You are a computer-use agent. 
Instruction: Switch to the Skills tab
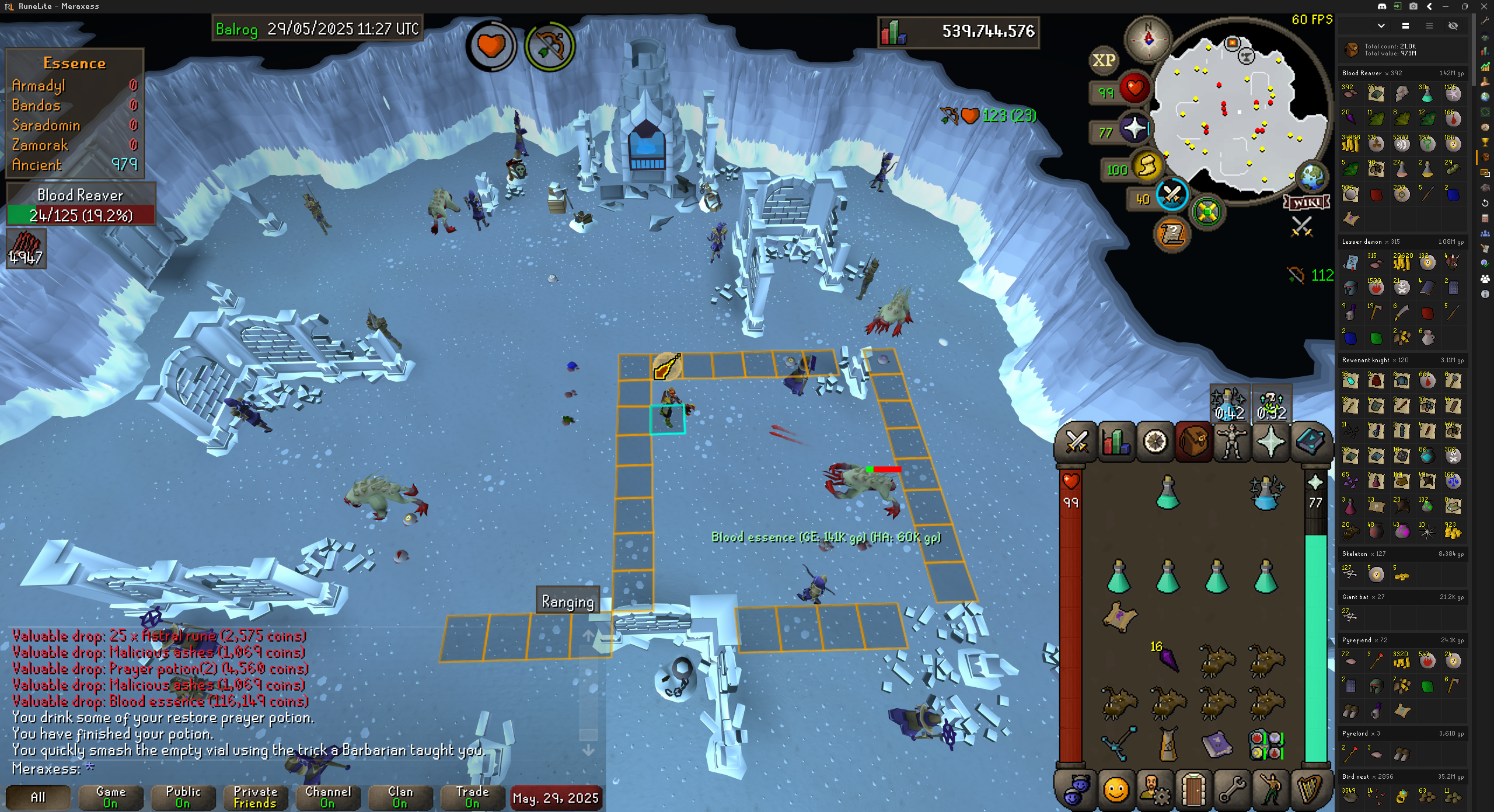[x=1116, y=442]
